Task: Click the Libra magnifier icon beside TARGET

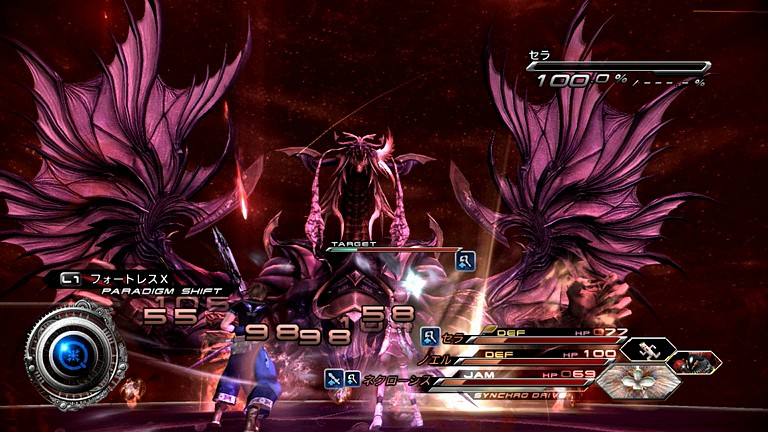Action: tap(465, 261)
